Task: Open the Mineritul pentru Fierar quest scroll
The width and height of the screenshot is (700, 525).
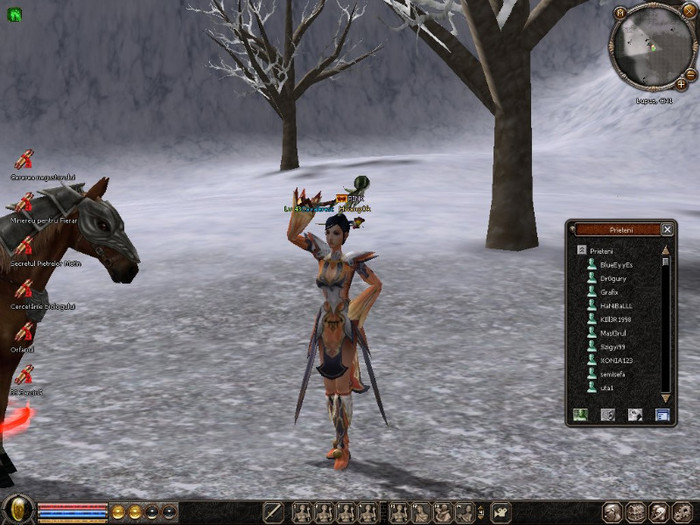Action: point(24,203)
